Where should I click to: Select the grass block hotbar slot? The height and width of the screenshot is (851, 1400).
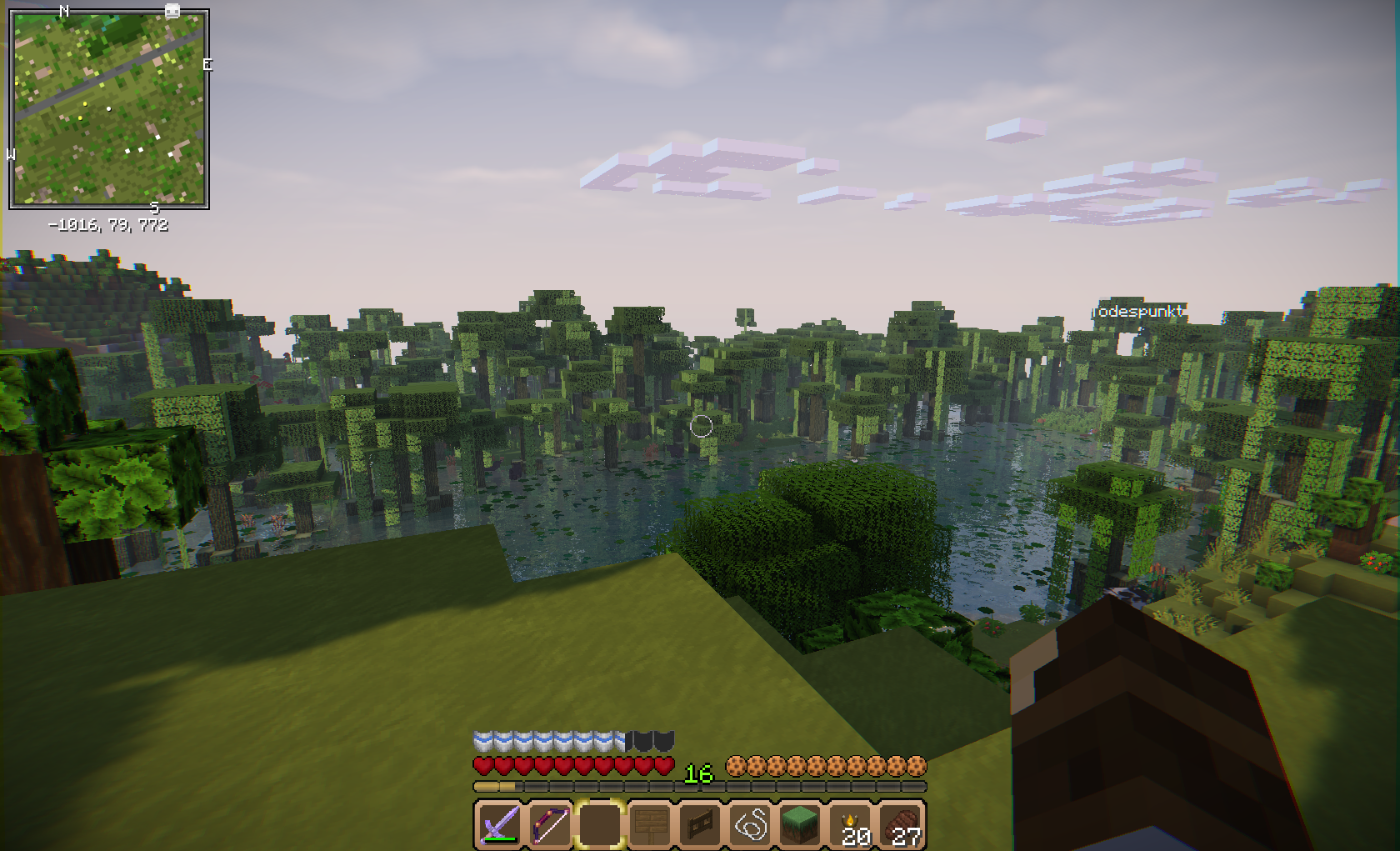(x=801, y=824)
